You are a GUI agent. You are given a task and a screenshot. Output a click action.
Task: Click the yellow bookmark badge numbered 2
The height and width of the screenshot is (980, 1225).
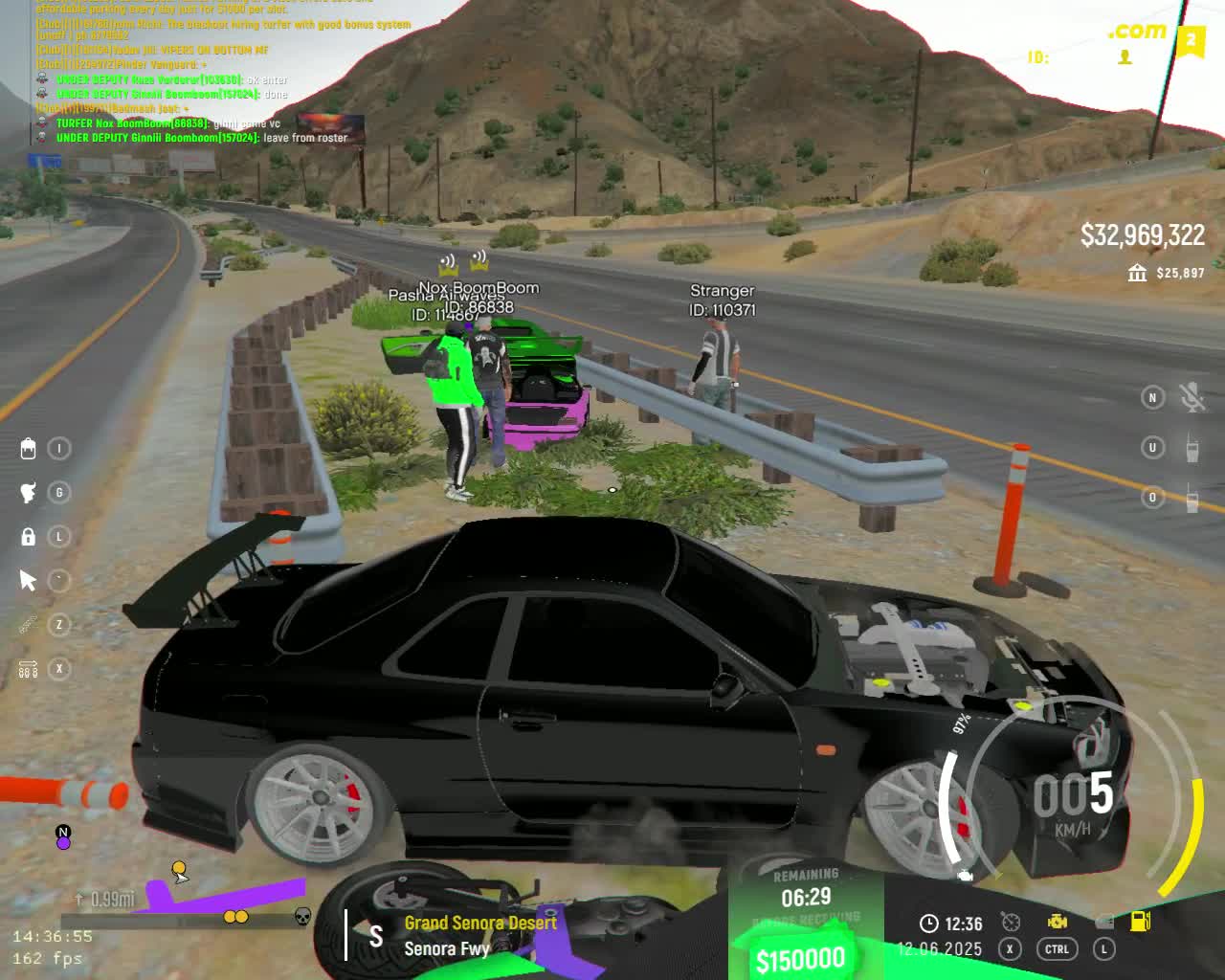[x=1191, y=41]
